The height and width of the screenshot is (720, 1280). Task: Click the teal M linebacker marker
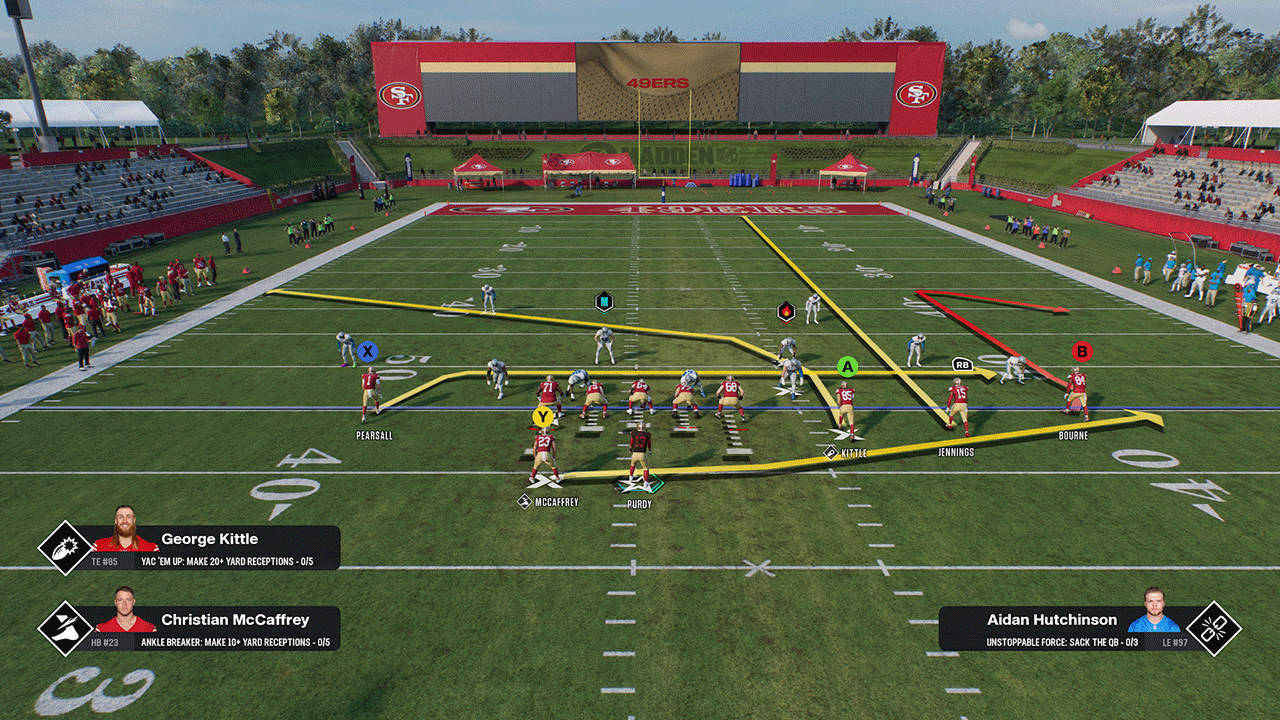click(604, 301)
